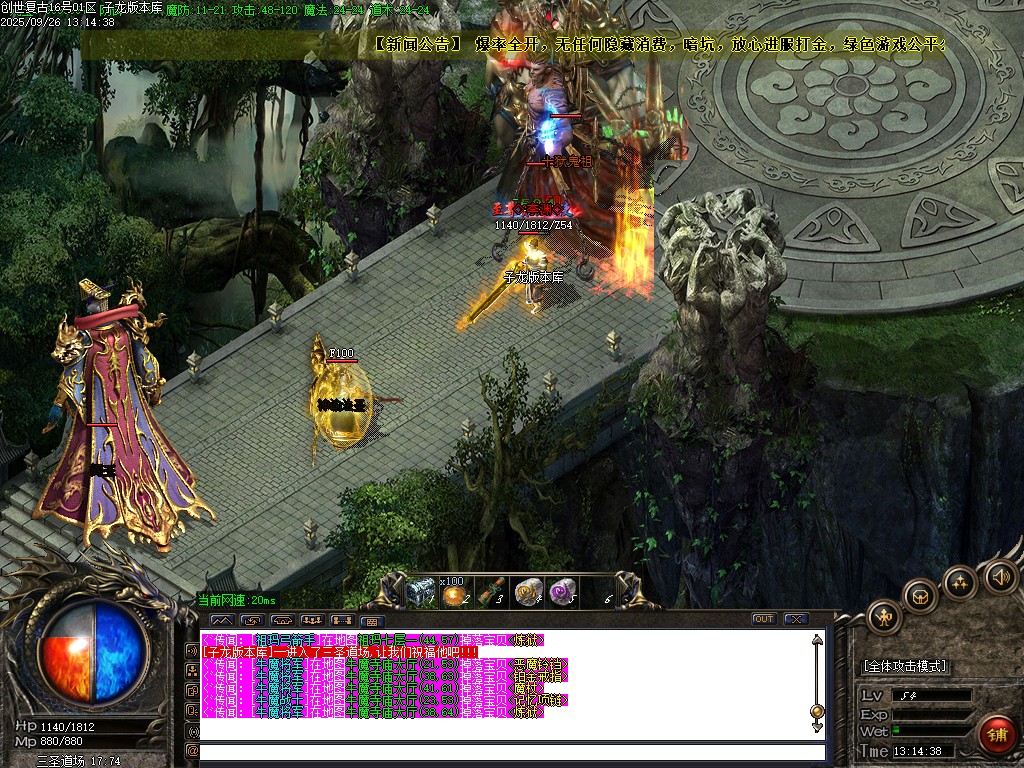
Task: Use the orange rune scroll in slot 4
Action: 527,592
